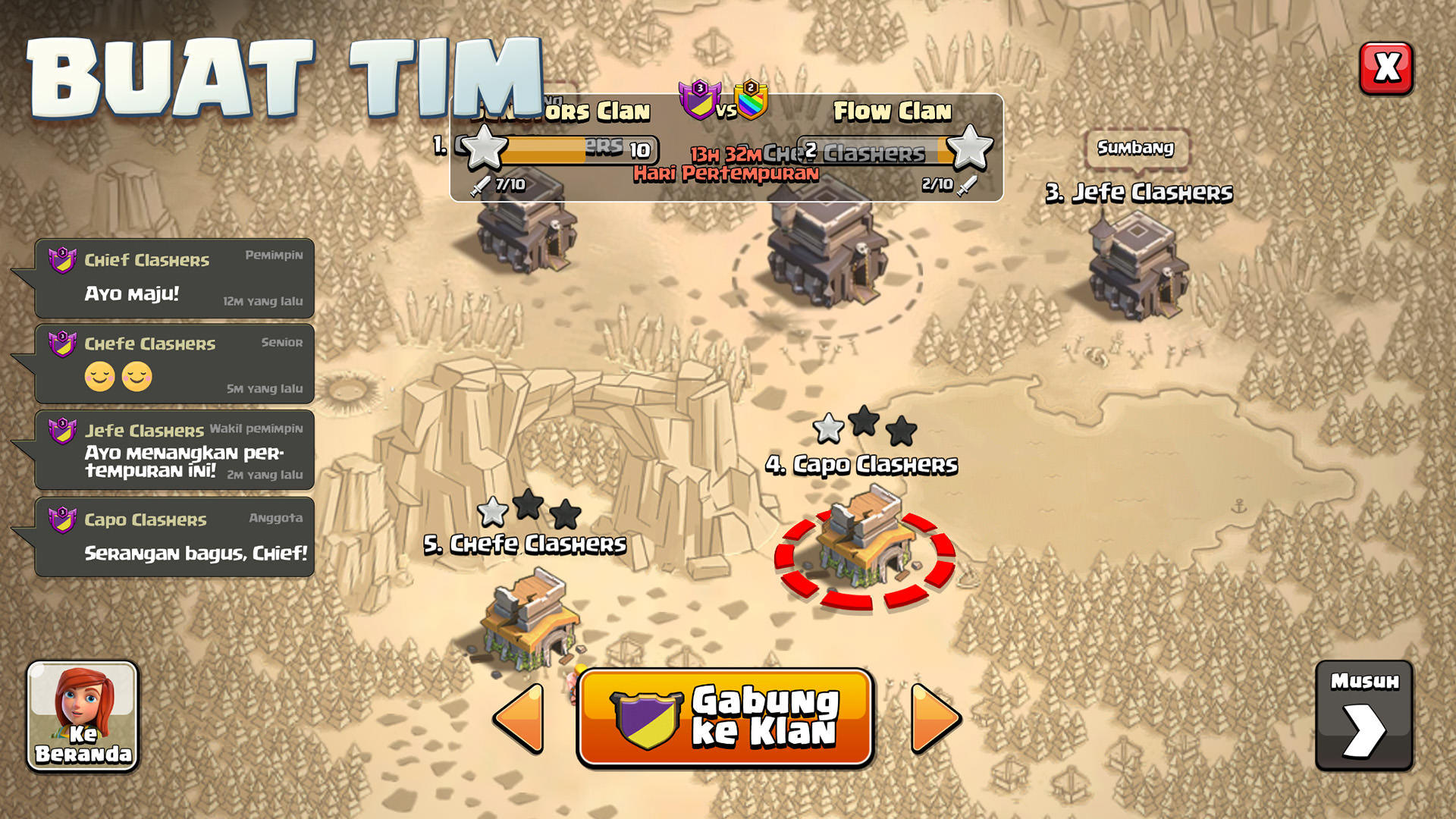Screen dimensions: 1456x819
Task: Go to Ke Beranda
Action: point(81,747)
